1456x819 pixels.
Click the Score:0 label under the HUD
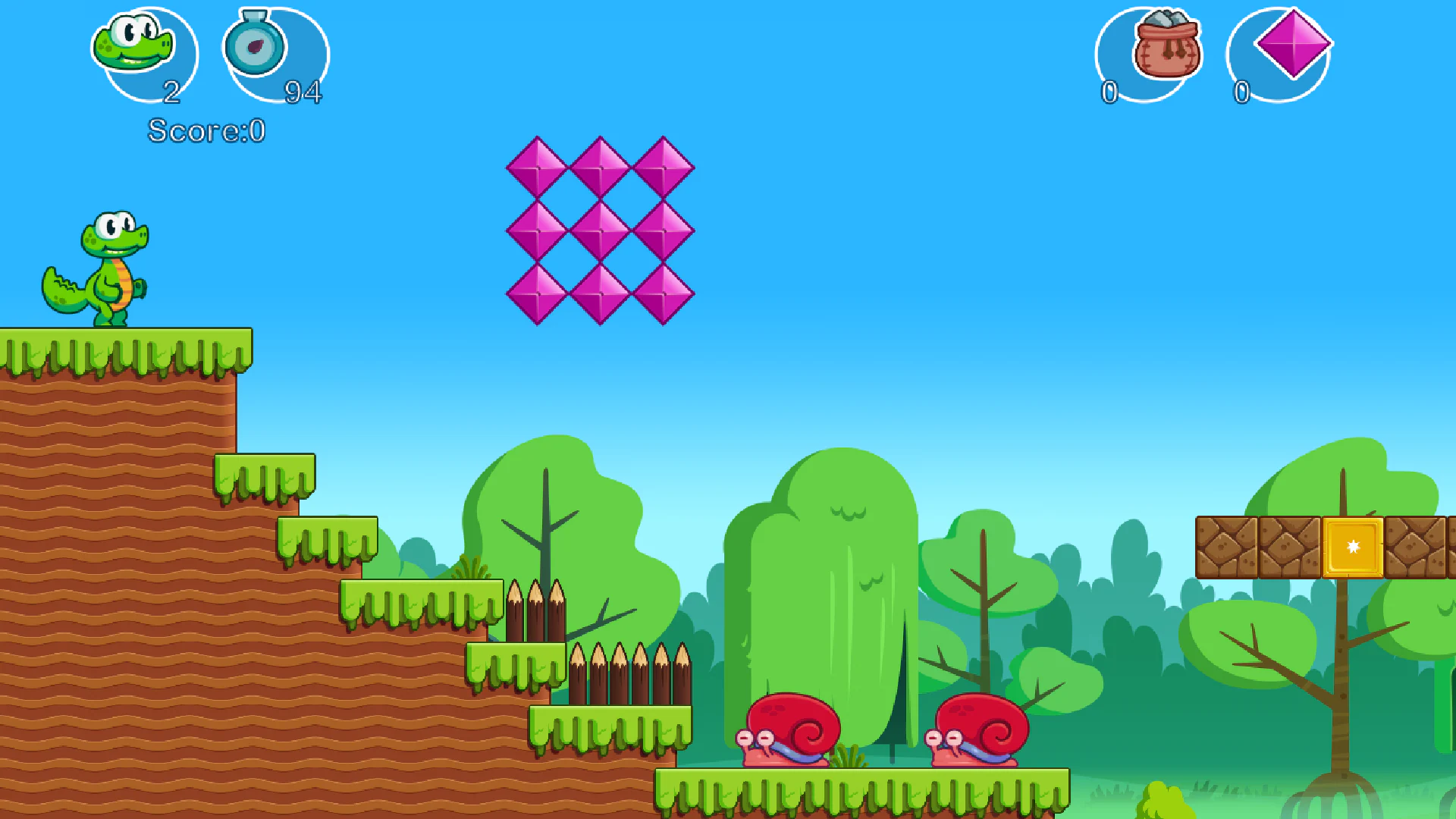(x=206, y=129)
